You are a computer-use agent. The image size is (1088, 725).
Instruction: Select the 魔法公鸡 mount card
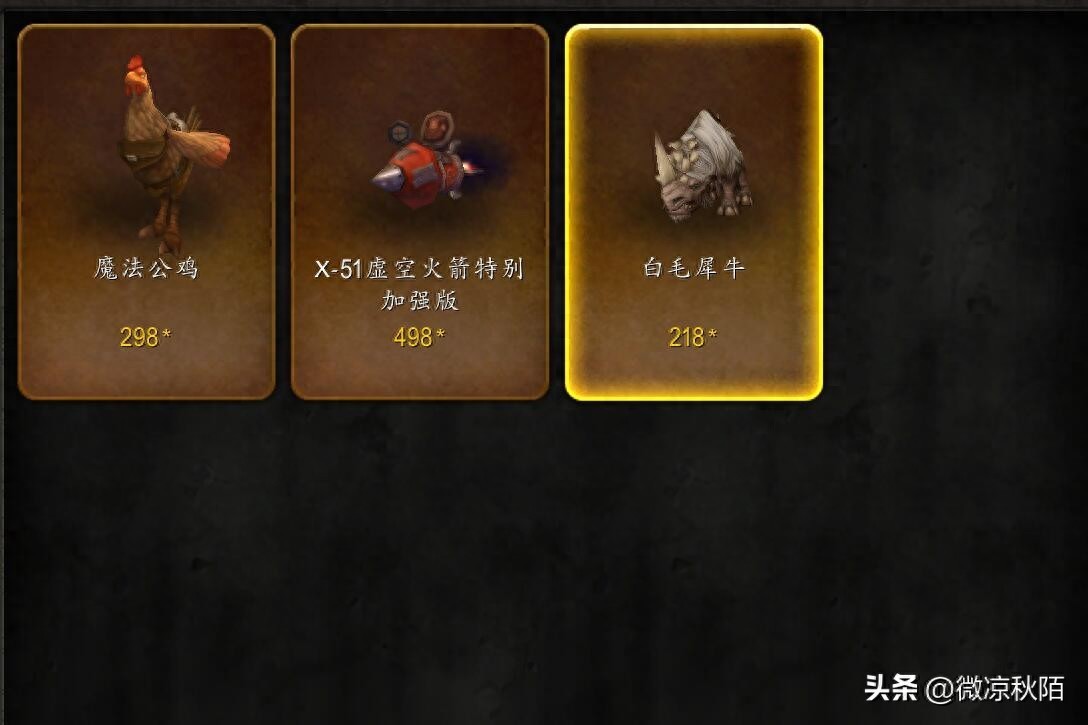coord(146,212)
